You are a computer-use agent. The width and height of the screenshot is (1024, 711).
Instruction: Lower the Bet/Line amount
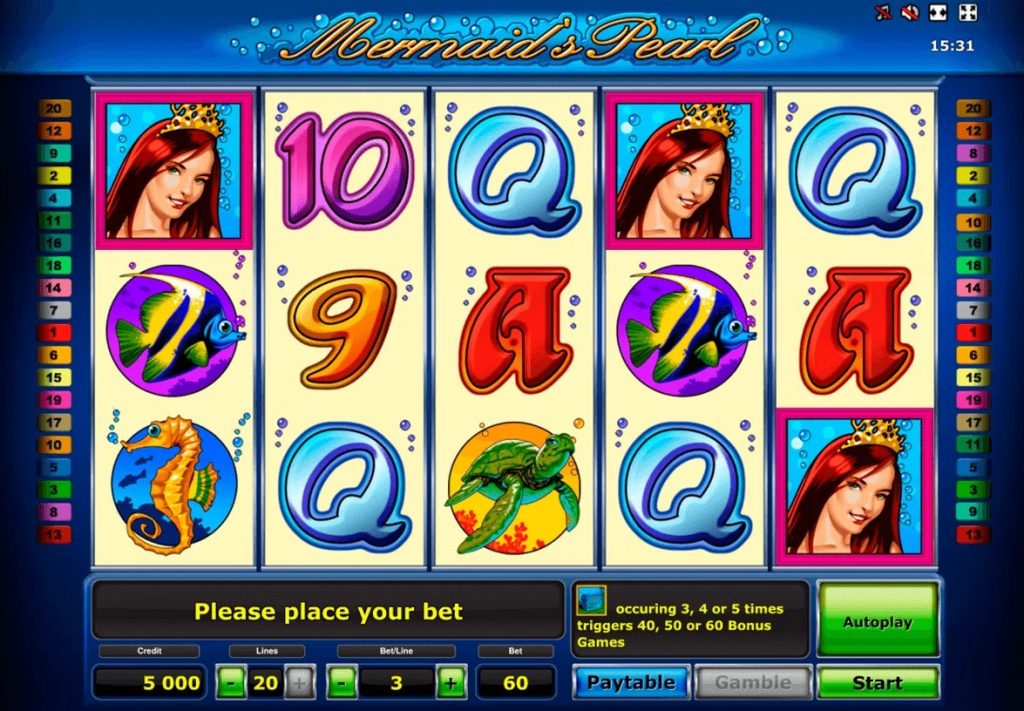click(342, 684)
